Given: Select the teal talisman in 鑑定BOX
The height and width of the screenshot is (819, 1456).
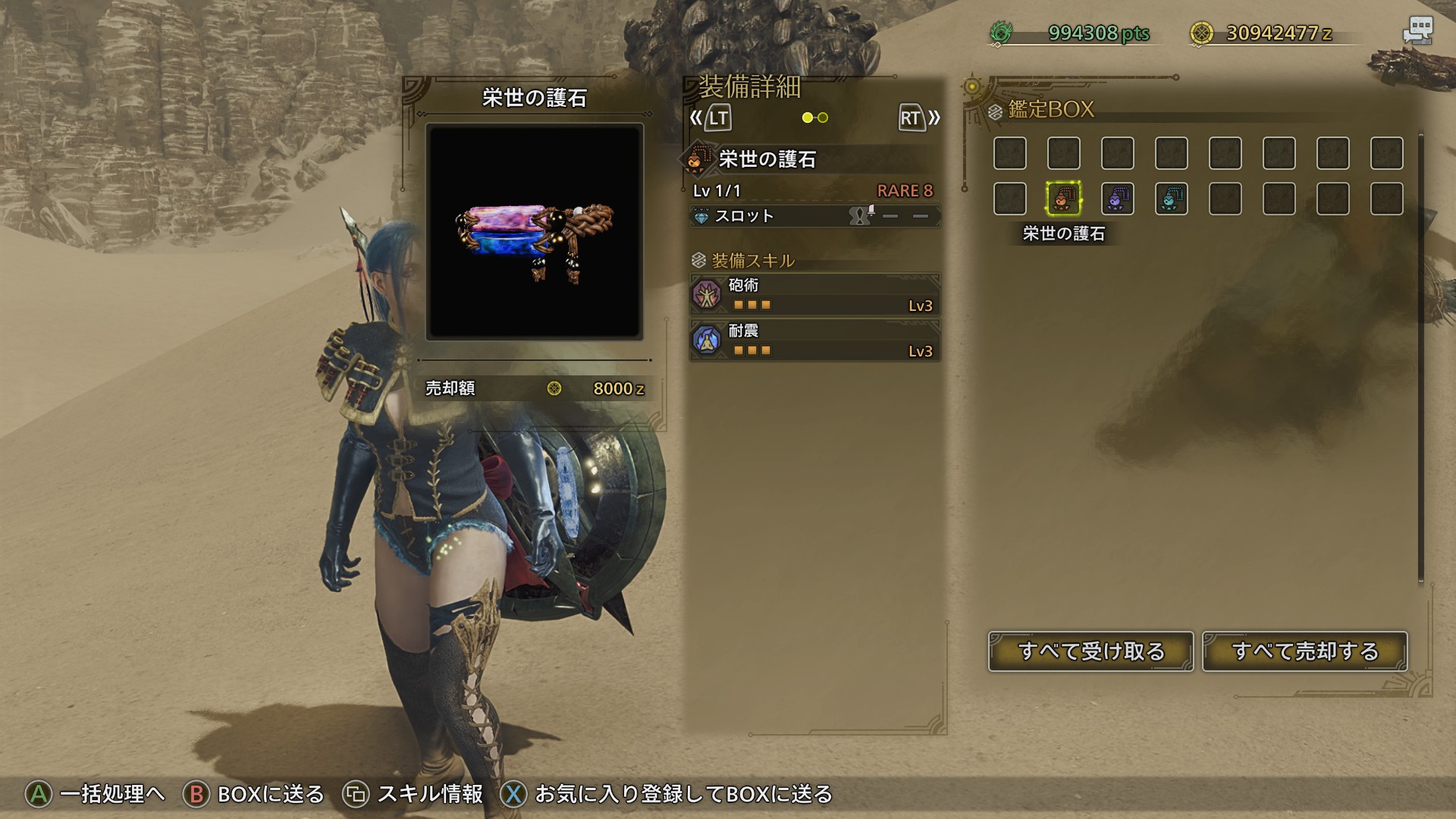Looking at the screenshot, I should click(x=1171, y=199).
